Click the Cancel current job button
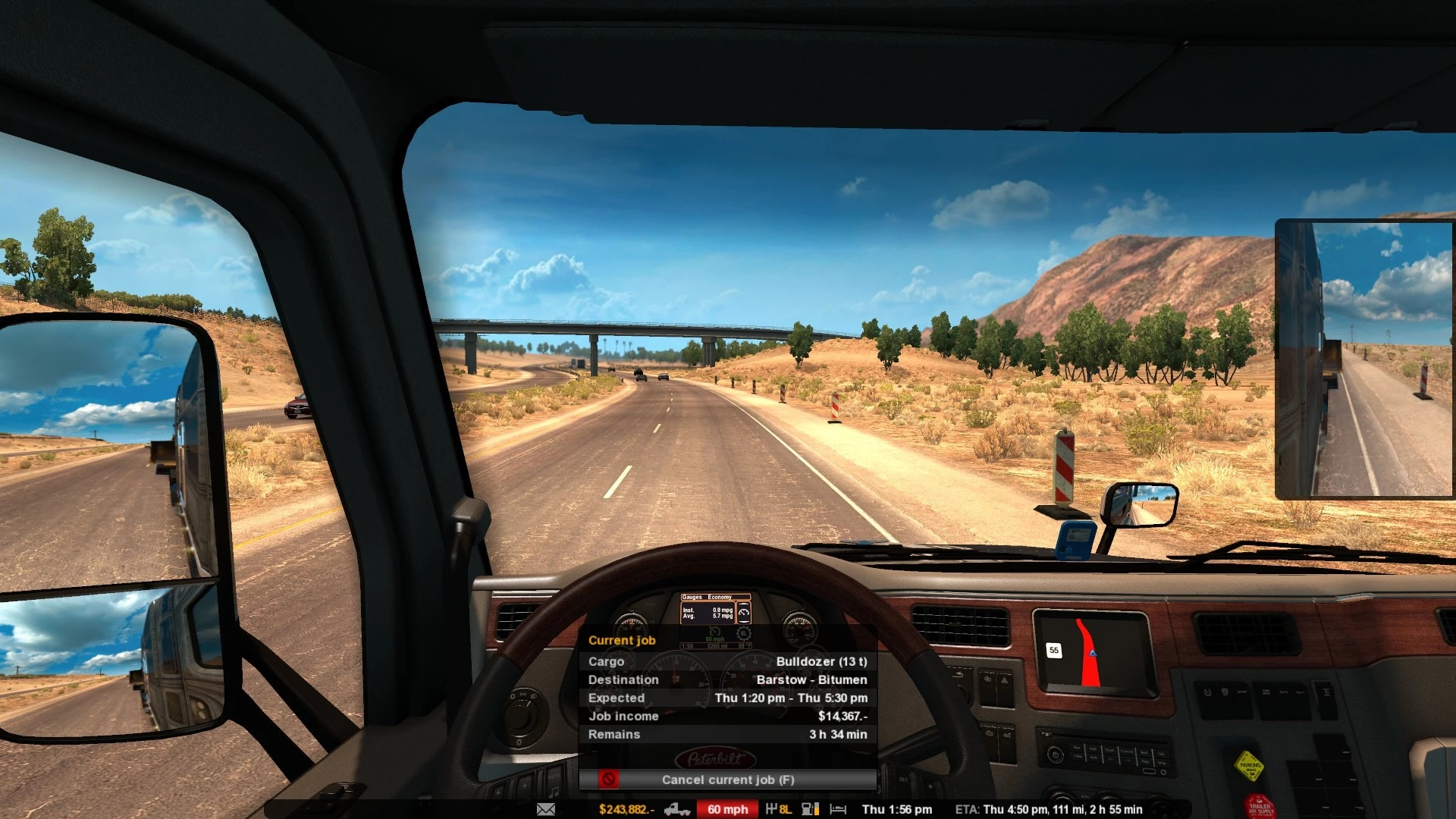Image resolution: width=1456 pixels, height=819 pixels. (727, 780)
